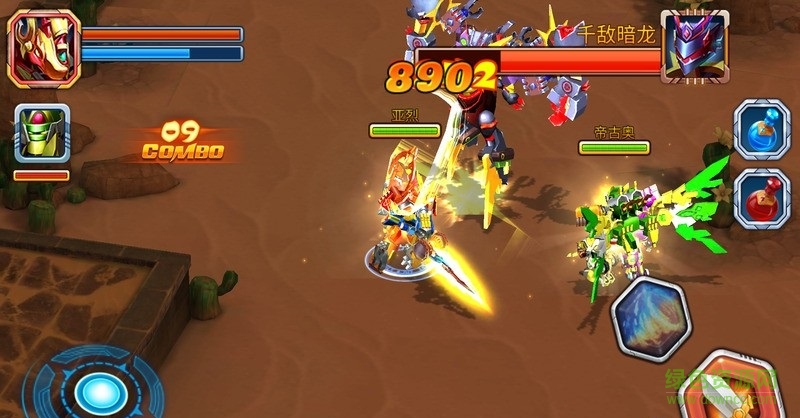Viewport: 800px width, 418px height.
Task: Switch to the green robot ally portrait
Action: coord(41,134)
